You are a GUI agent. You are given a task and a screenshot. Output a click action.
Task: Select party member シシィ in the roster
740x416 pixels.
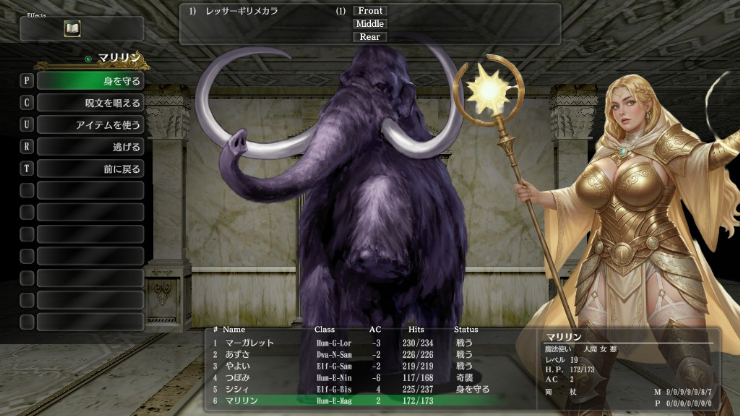240,388
